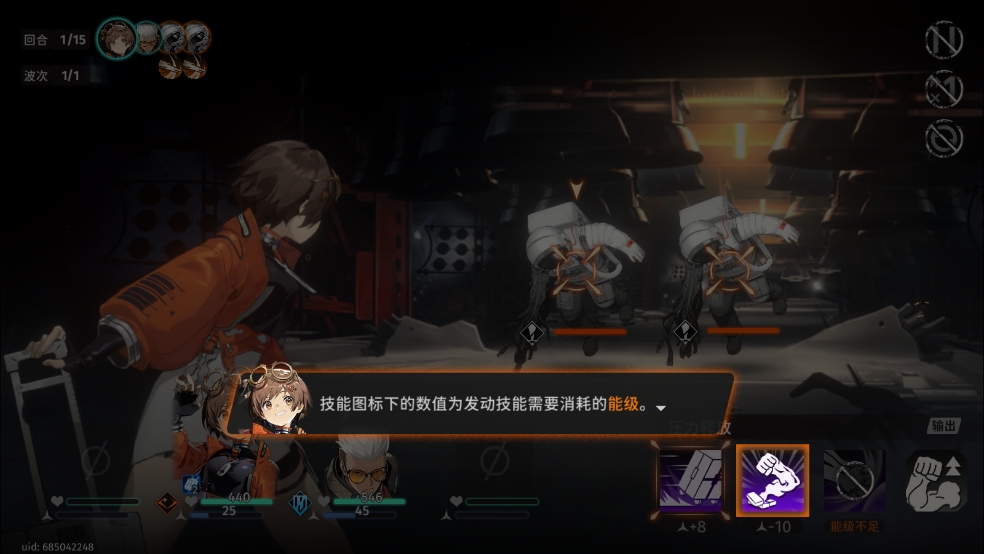Open the 输出 role tag
The image size is (984, 554).
click(x=943, y=426)
